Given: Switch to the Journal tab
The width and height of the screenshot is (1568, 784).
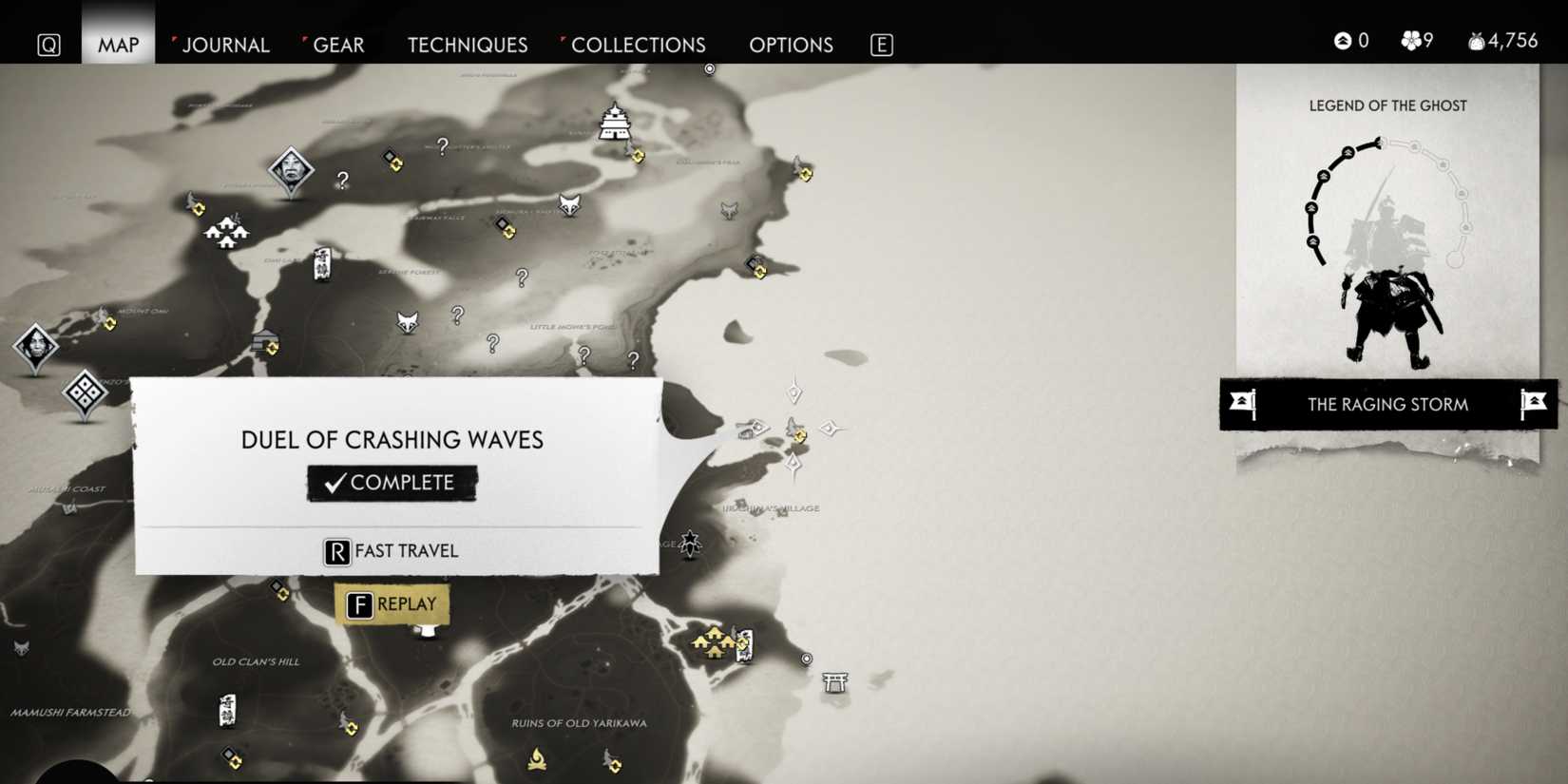Looking at the screenshot, I should pos(225,45).
